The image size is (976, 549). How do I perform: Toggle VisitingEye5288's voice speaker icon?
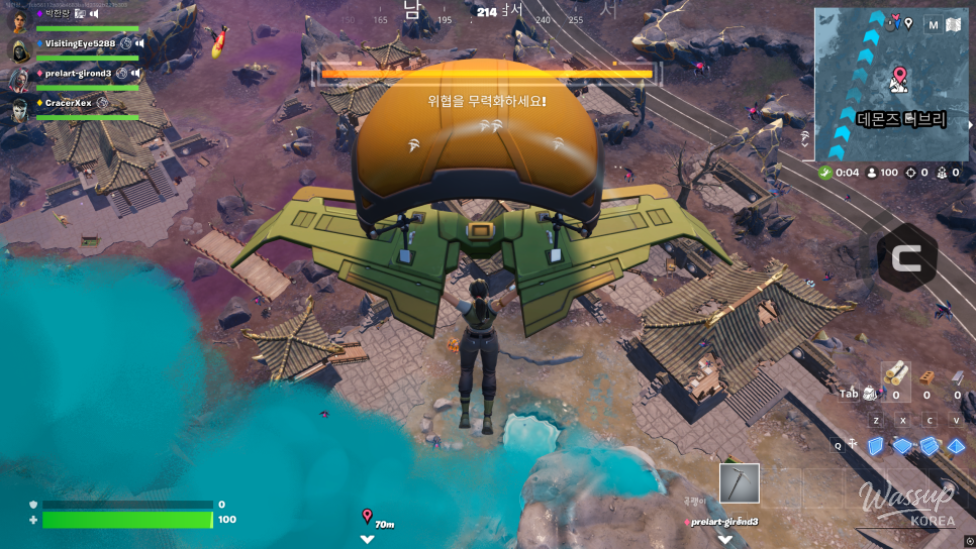tap(139, 44)
